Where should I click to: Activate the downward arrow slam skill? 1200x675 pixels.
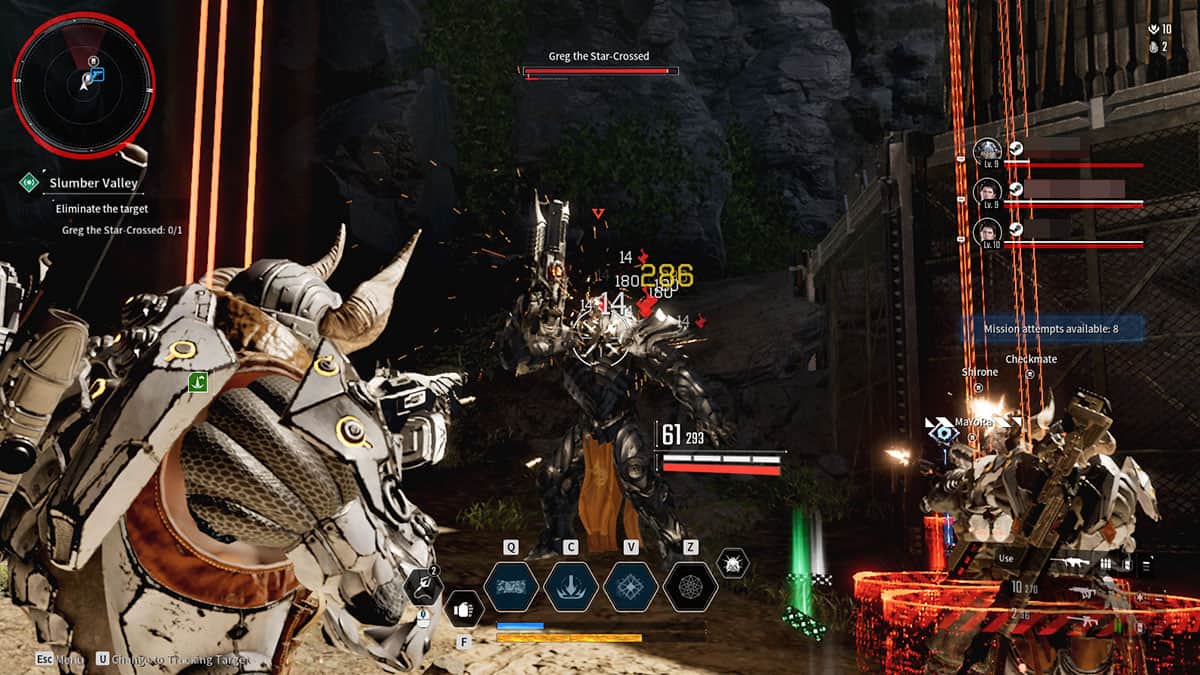click(571, 587)
